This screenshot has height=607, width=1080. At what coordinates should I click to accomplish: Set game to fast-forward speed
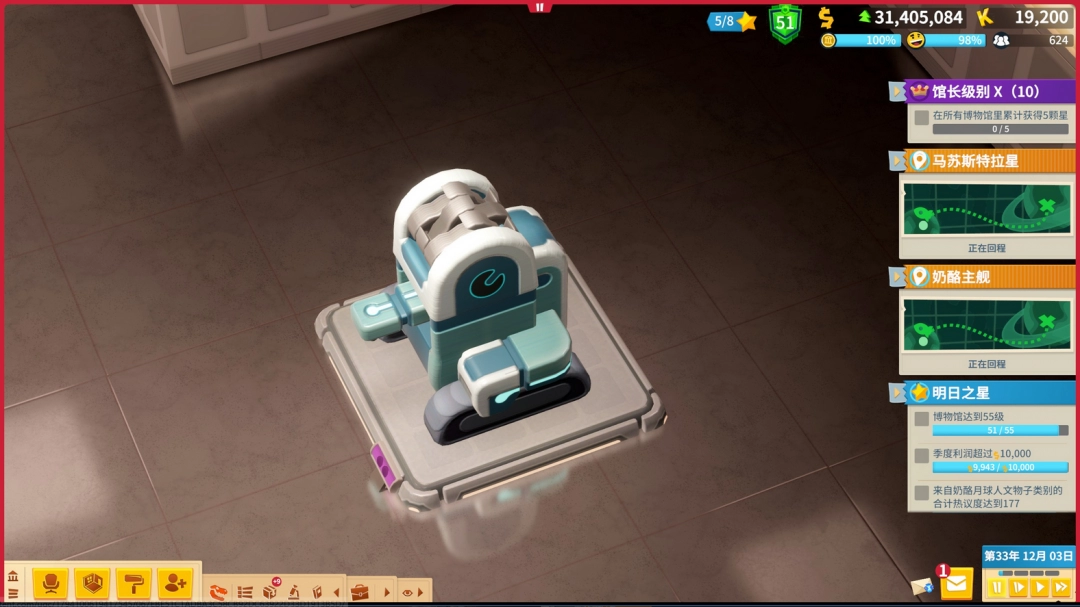pyautogui.click(x=1062, y=588)
